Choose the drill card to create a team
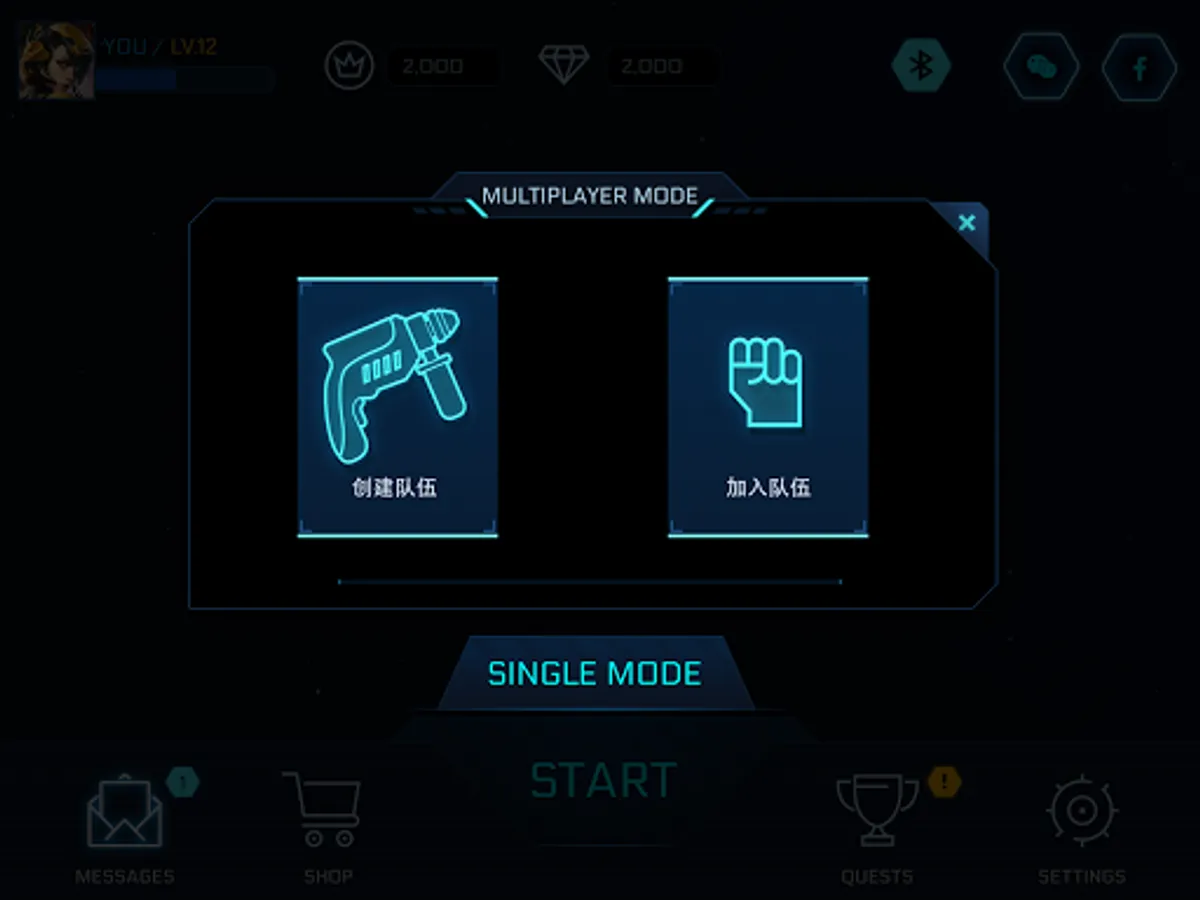 [x=397, y=407]
